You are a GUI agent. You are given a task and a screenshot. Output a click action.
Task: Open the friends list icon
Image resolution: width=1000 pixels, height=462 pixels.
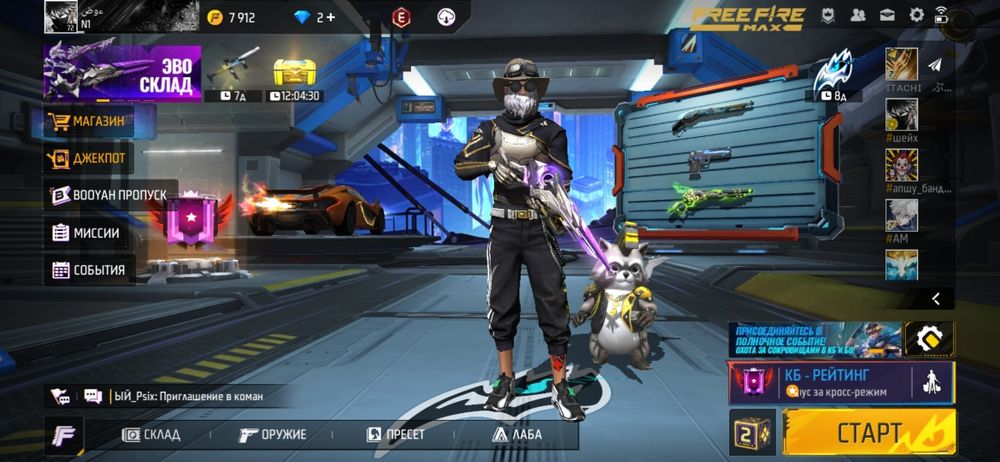point(858,15)
